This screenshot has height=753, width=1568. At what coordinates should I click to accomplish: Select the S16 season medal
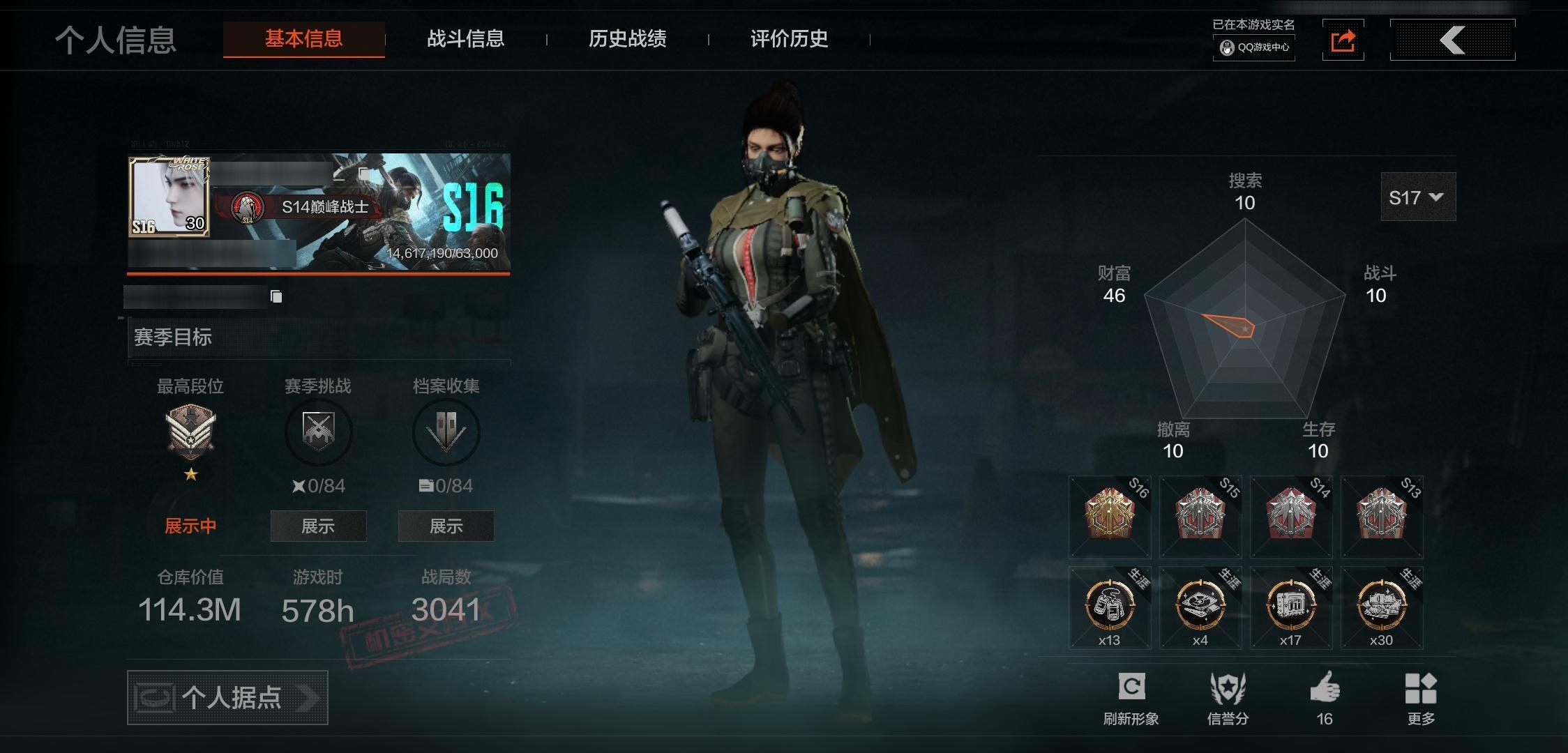(1110, 517)
